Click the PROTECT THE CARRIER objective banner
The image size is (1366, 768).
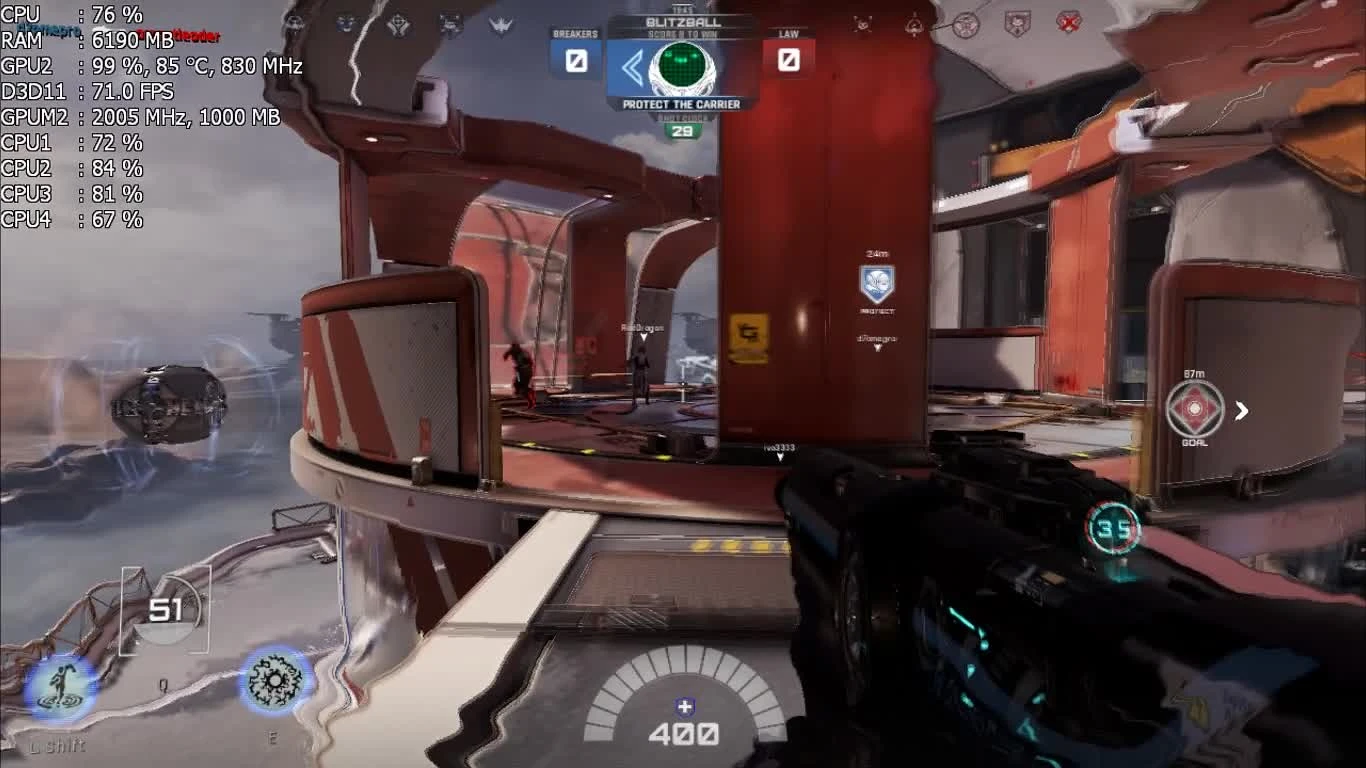click(x=683, y=102)
